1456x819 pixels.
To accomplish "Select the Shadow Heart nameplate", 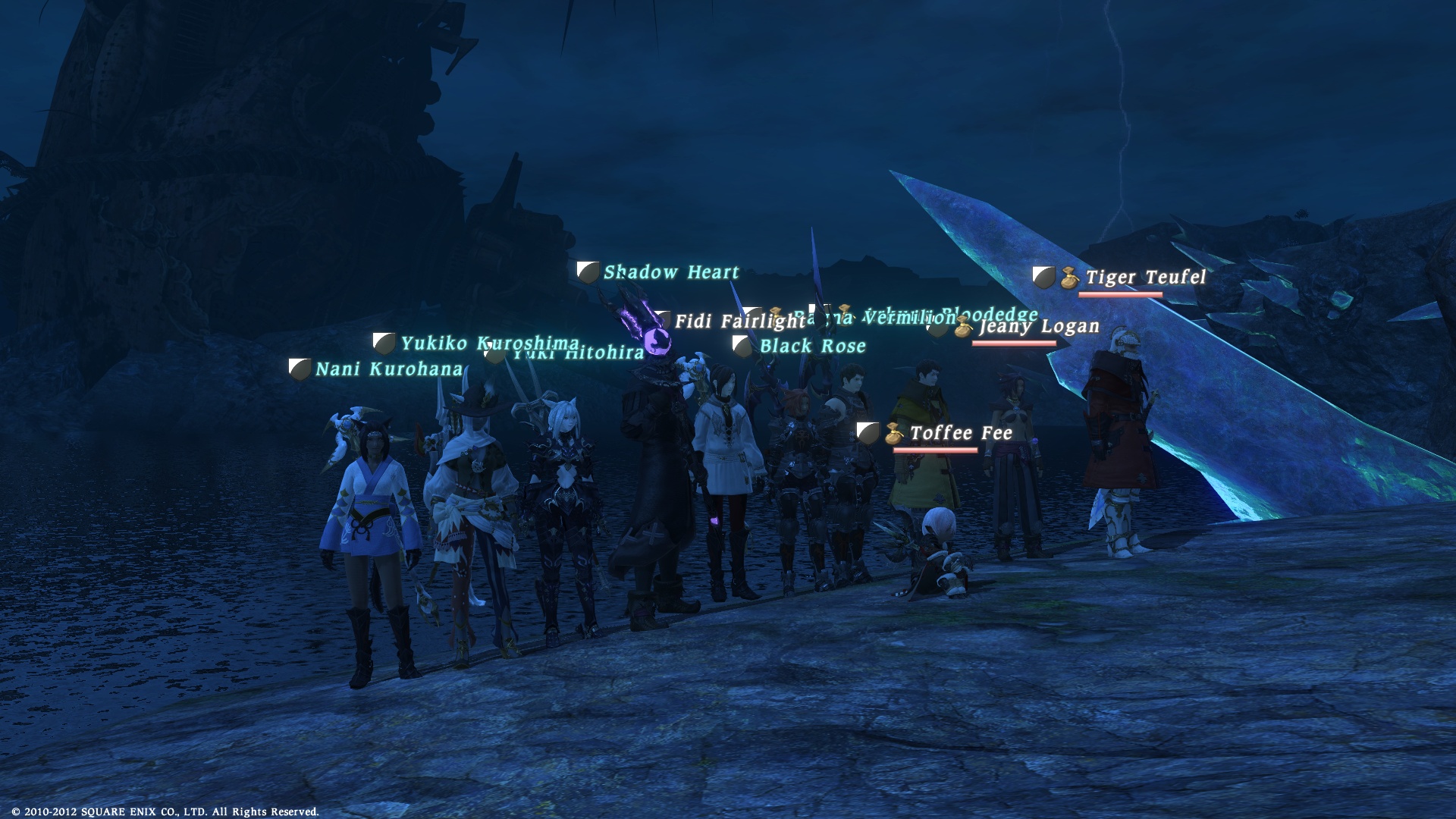I will click(x=670, y=272).
